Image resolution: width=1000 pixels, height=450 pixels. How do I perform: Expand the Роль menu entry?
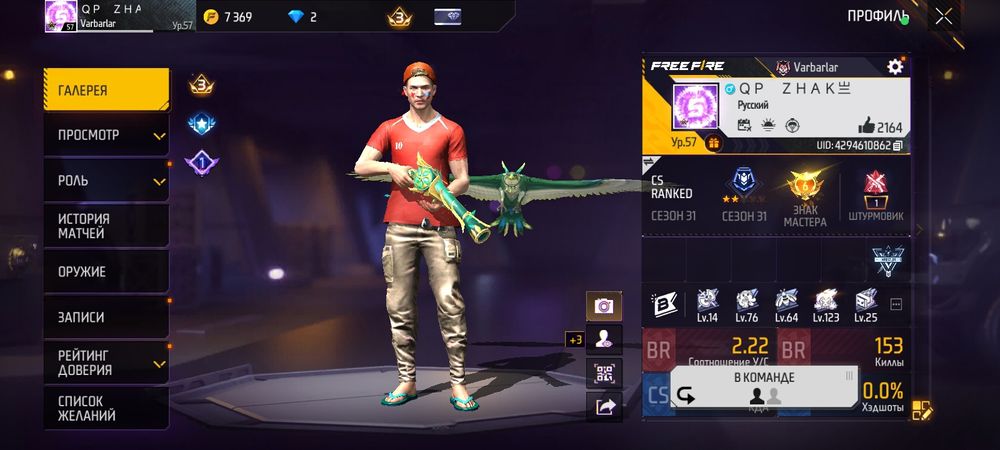coord(105,181)
